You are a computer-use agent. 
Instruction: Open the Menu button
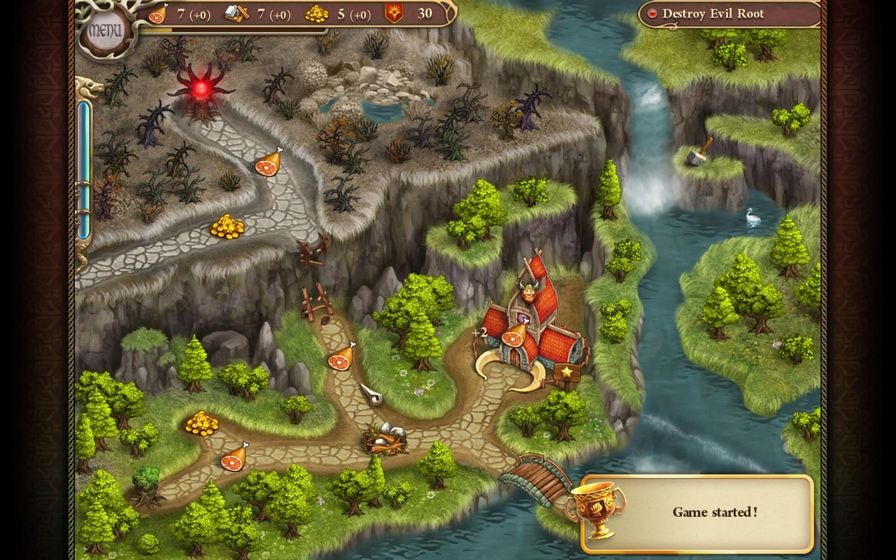pos(104,30)
